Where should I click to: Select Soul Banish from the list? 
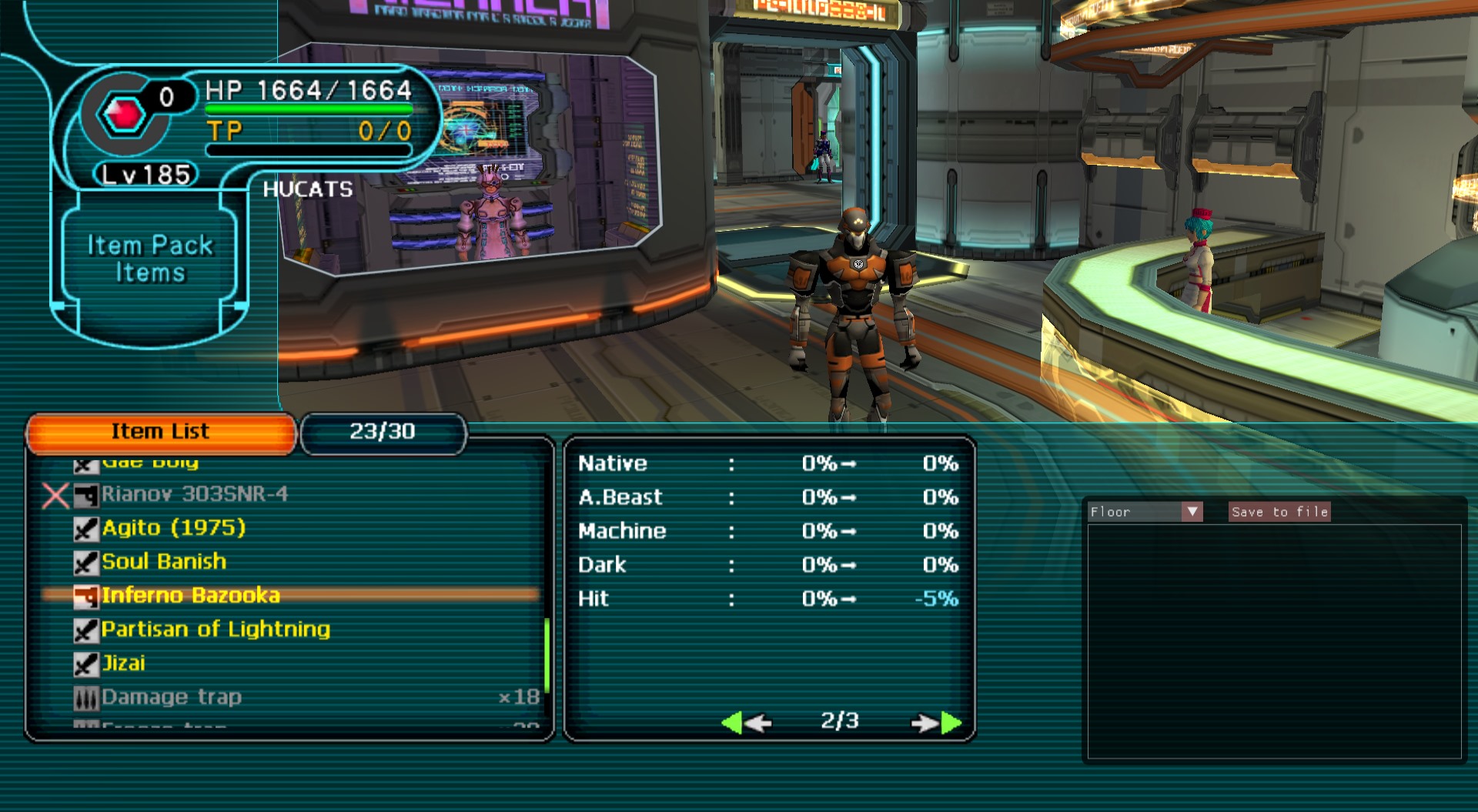[164, 562]
